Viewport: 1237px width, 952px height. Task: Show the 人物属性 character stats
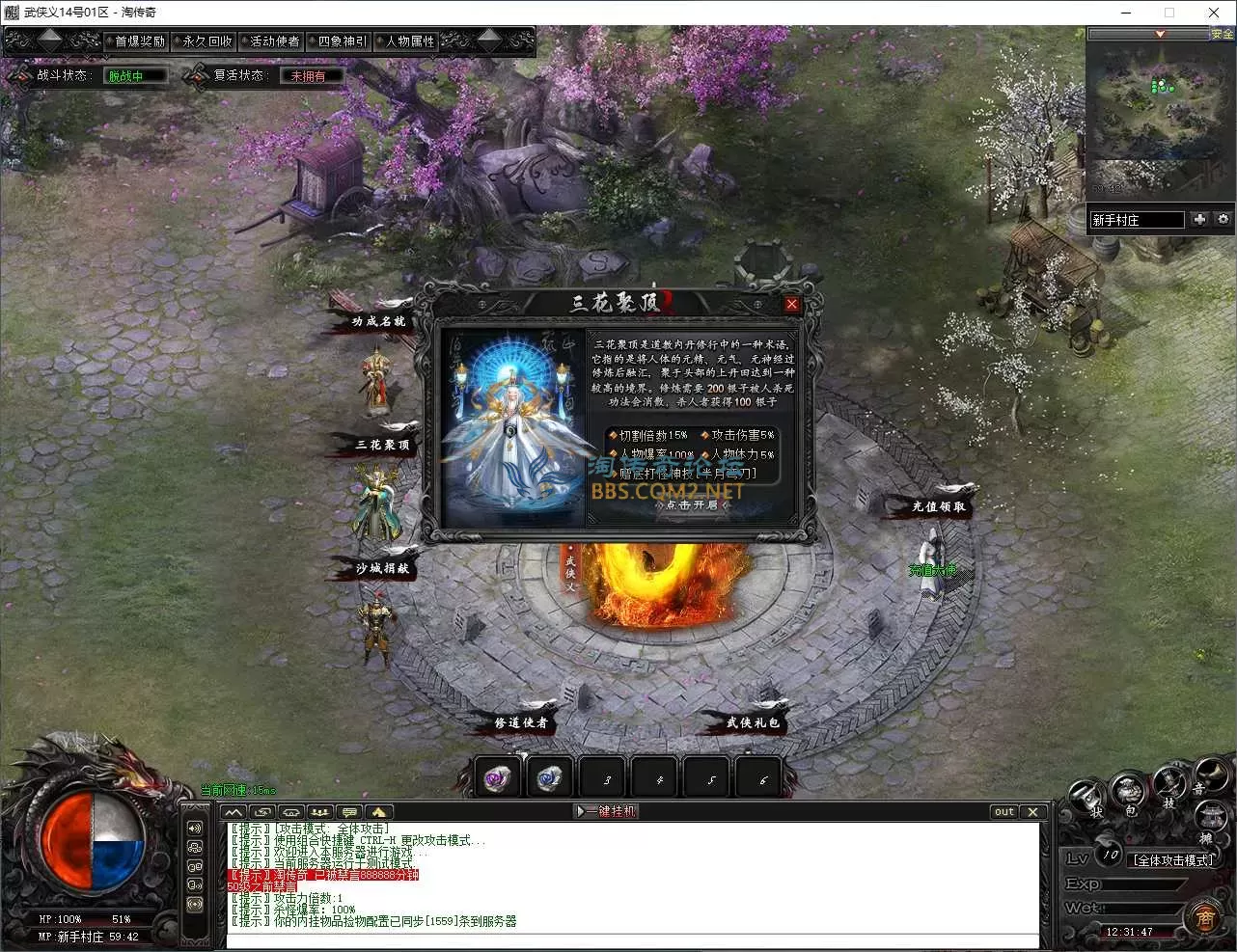[410, 41]
